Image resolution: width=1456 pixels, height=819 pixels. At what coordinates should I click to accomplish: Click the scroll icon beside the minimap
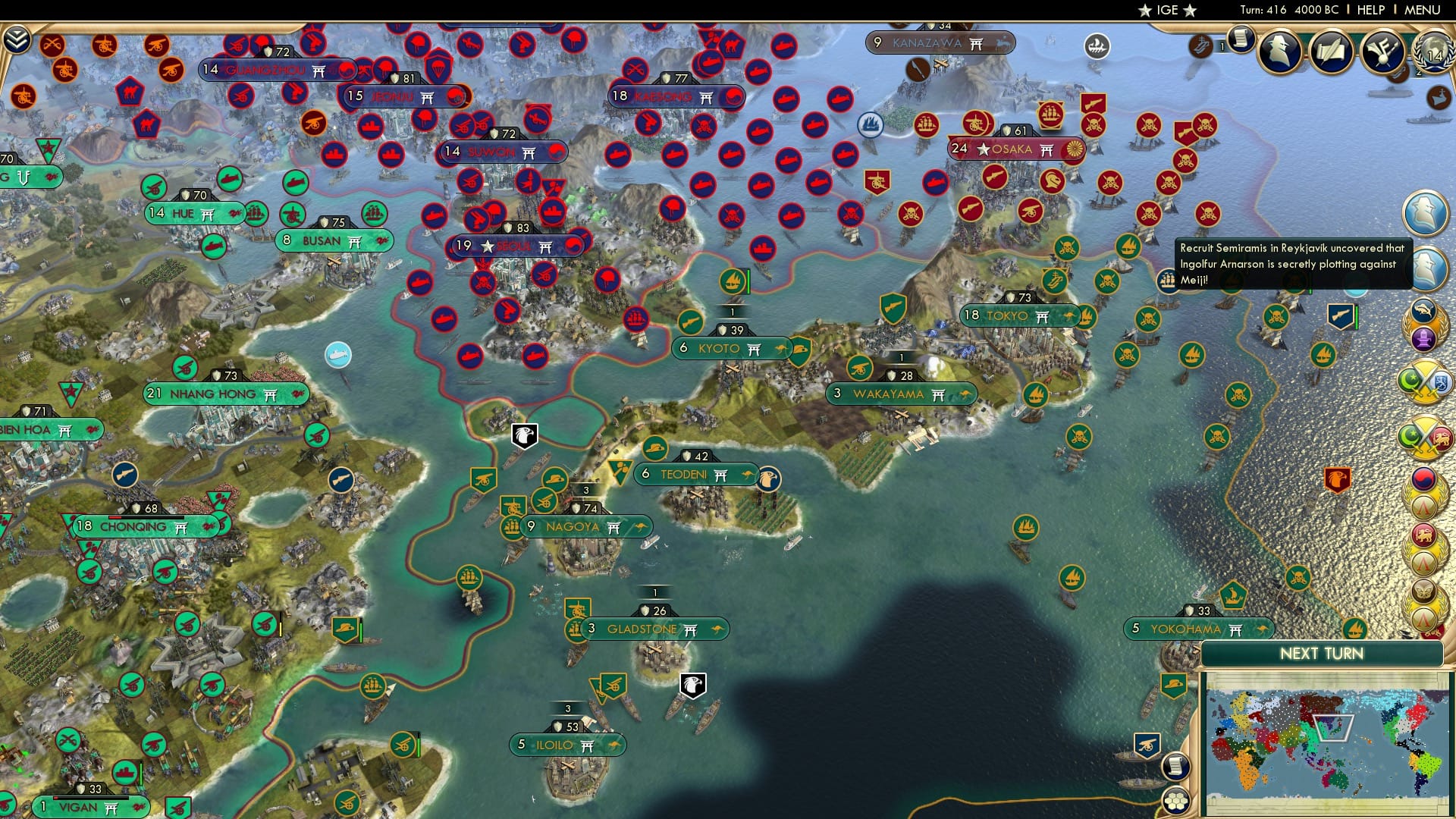point(1175,768)
